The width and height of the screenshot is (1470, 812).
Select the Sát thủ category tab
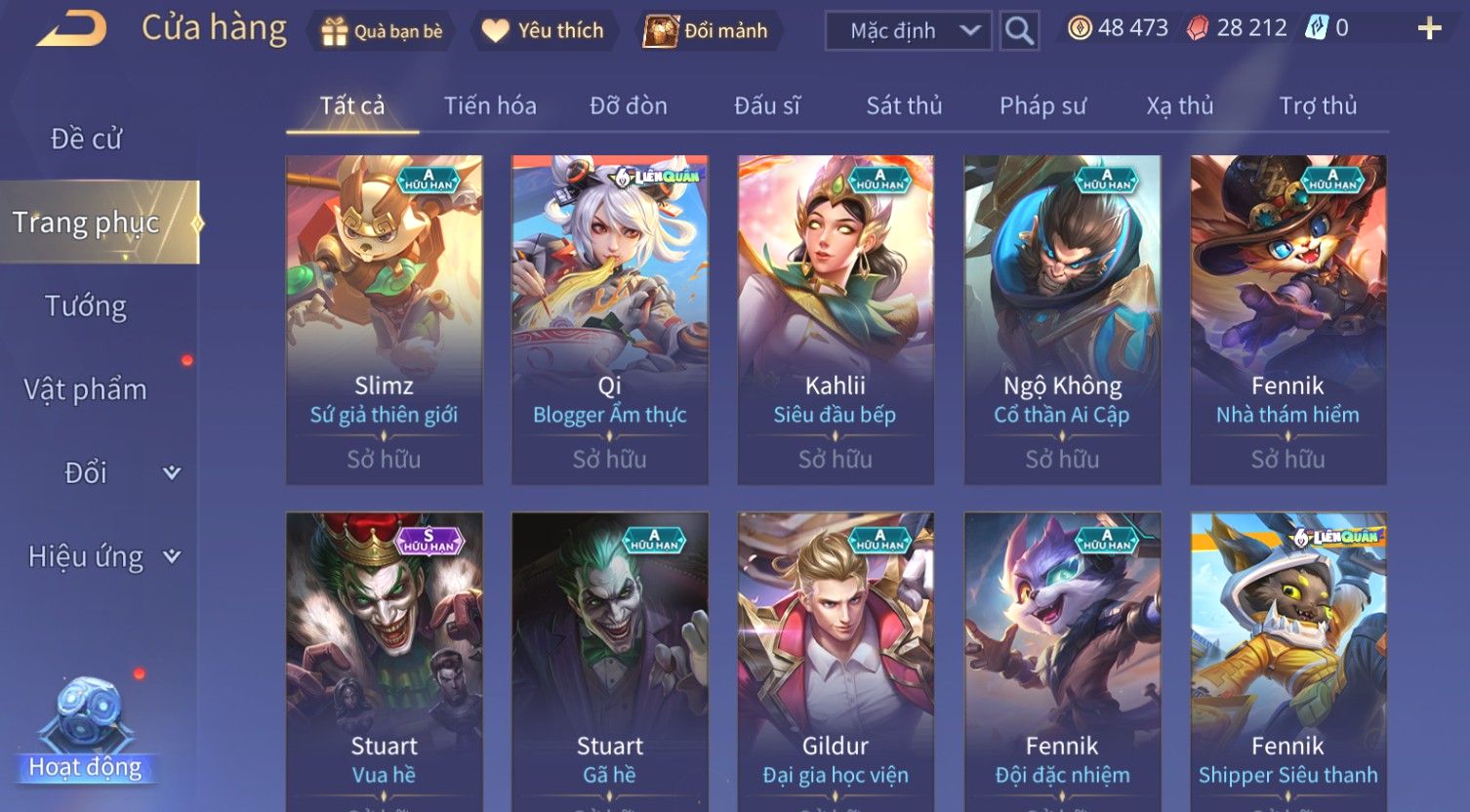(x=904, y=105)
